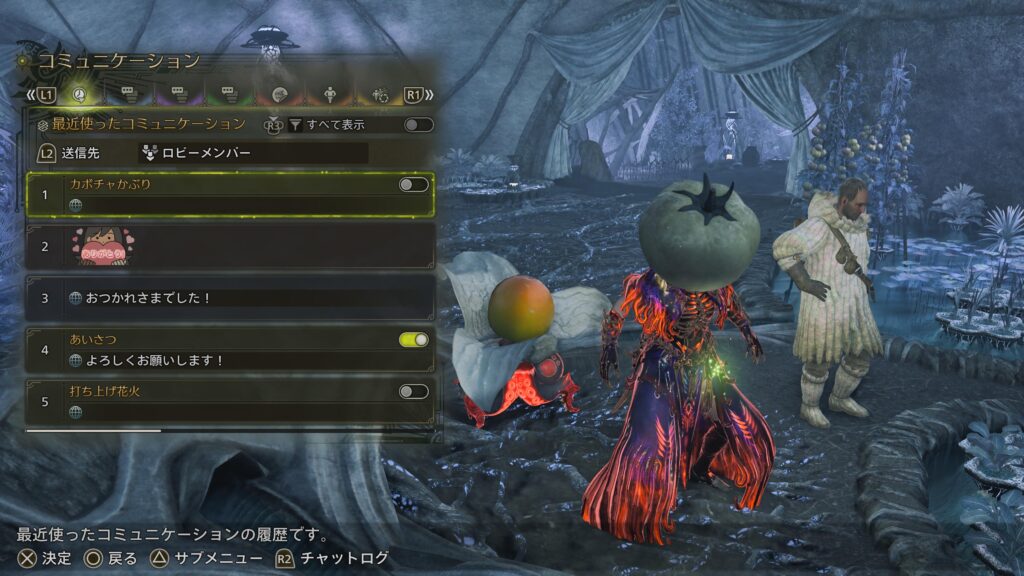This screenshot has width=1024, height=576.
Task: Open the blue-underlined chat phrase tab
Action: pyautogui.click(x=129, y=94)
